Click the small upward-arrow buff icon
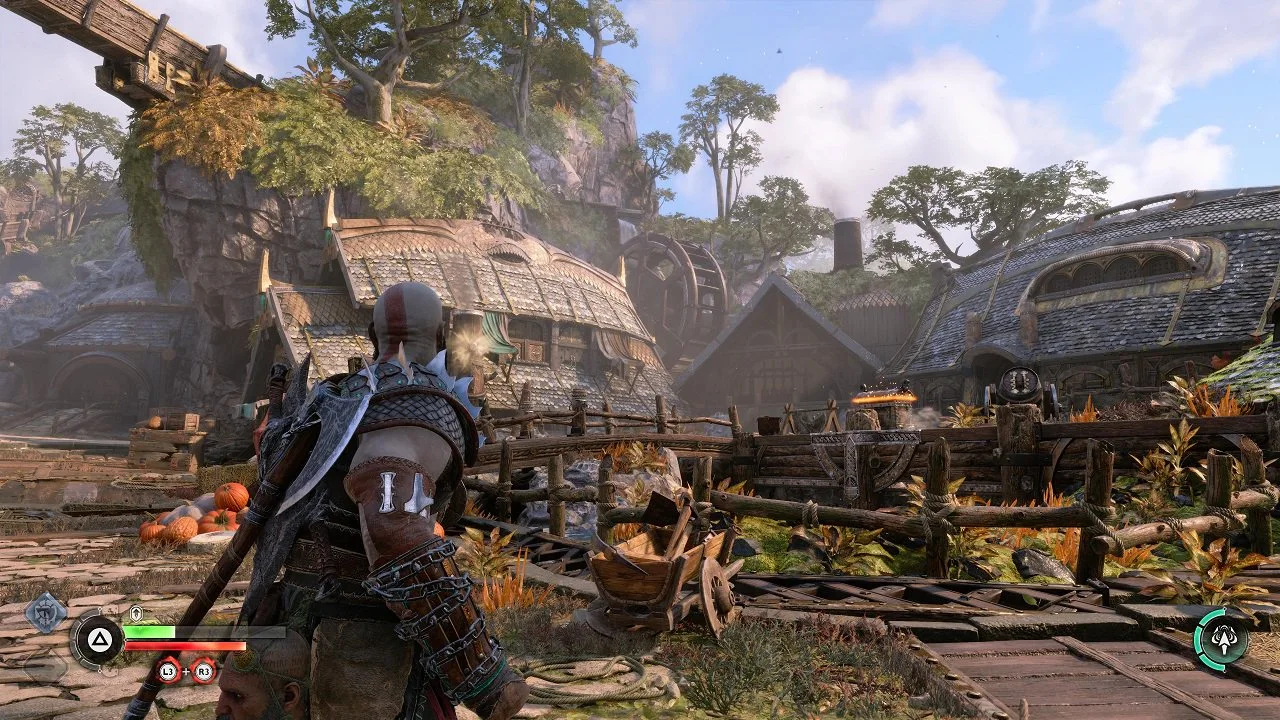The width and height of the screenshot is (1280, 720). point(136,613)
